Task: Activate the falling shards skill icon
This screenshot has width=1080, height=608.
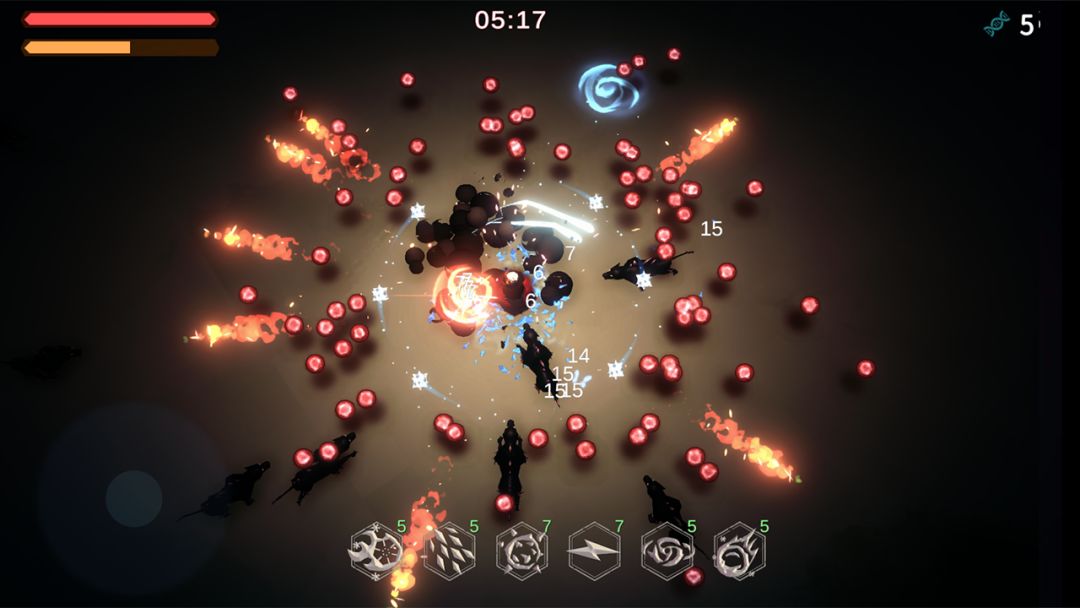Action: coord(449,551)
